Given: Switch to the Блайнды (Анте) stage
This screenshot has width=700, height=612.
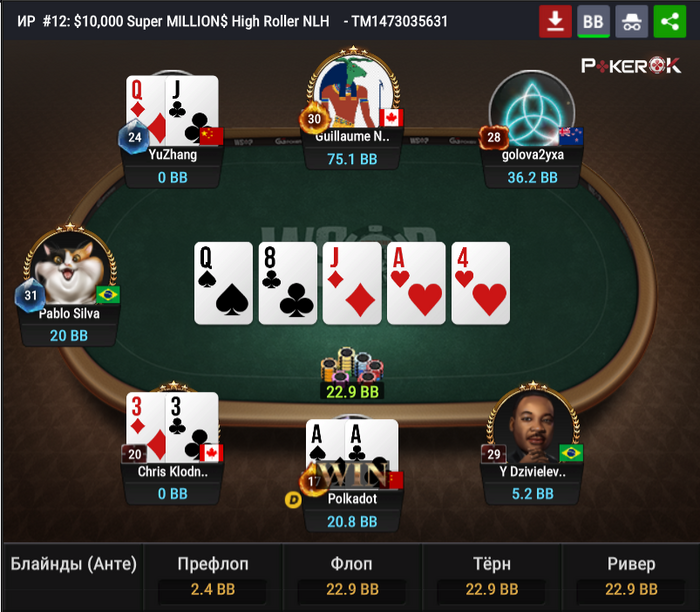Looking at the screenshot, I should point(73,577).
